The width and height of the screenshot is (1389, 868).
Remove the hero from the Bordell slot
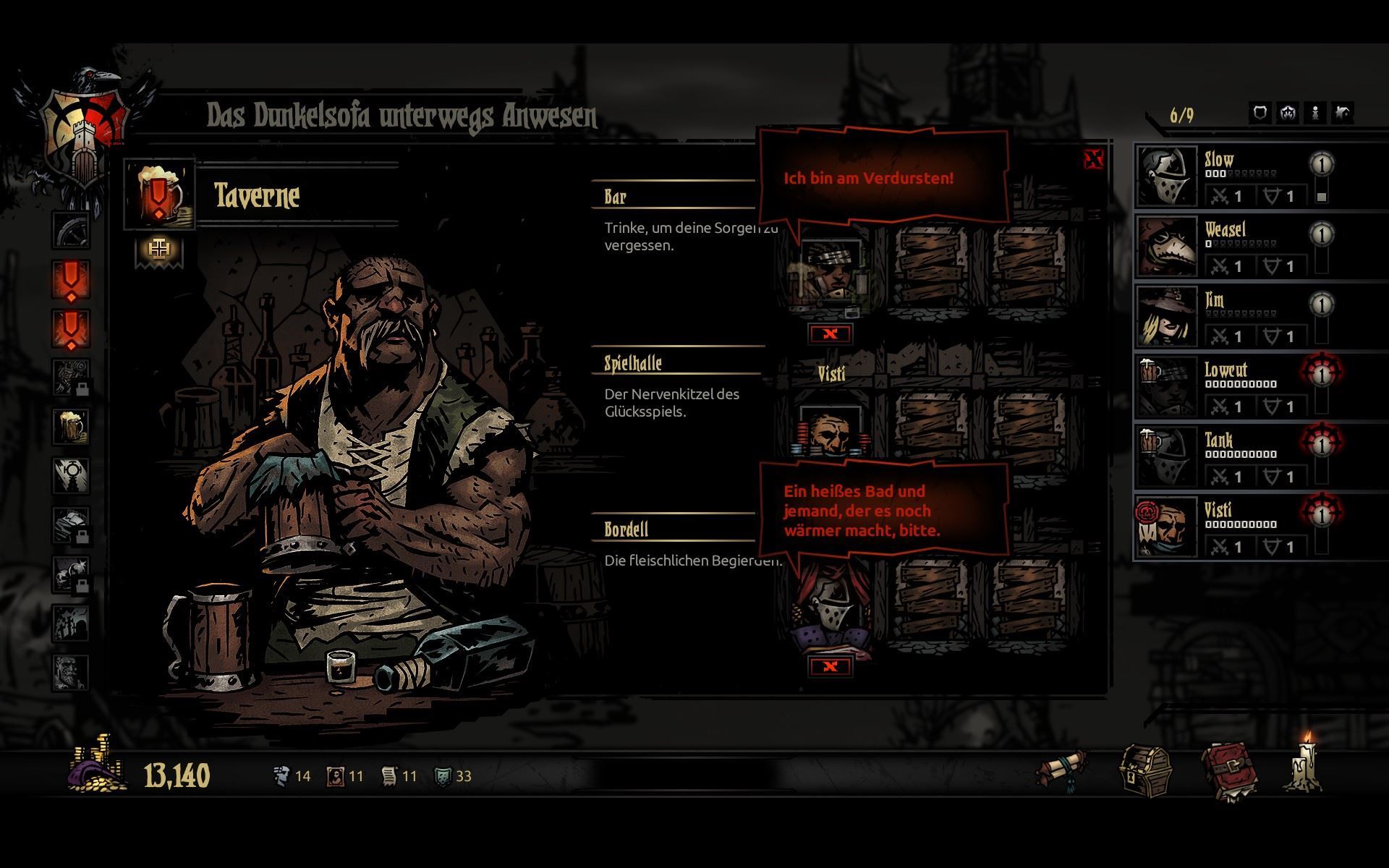(x=831, y=666)
